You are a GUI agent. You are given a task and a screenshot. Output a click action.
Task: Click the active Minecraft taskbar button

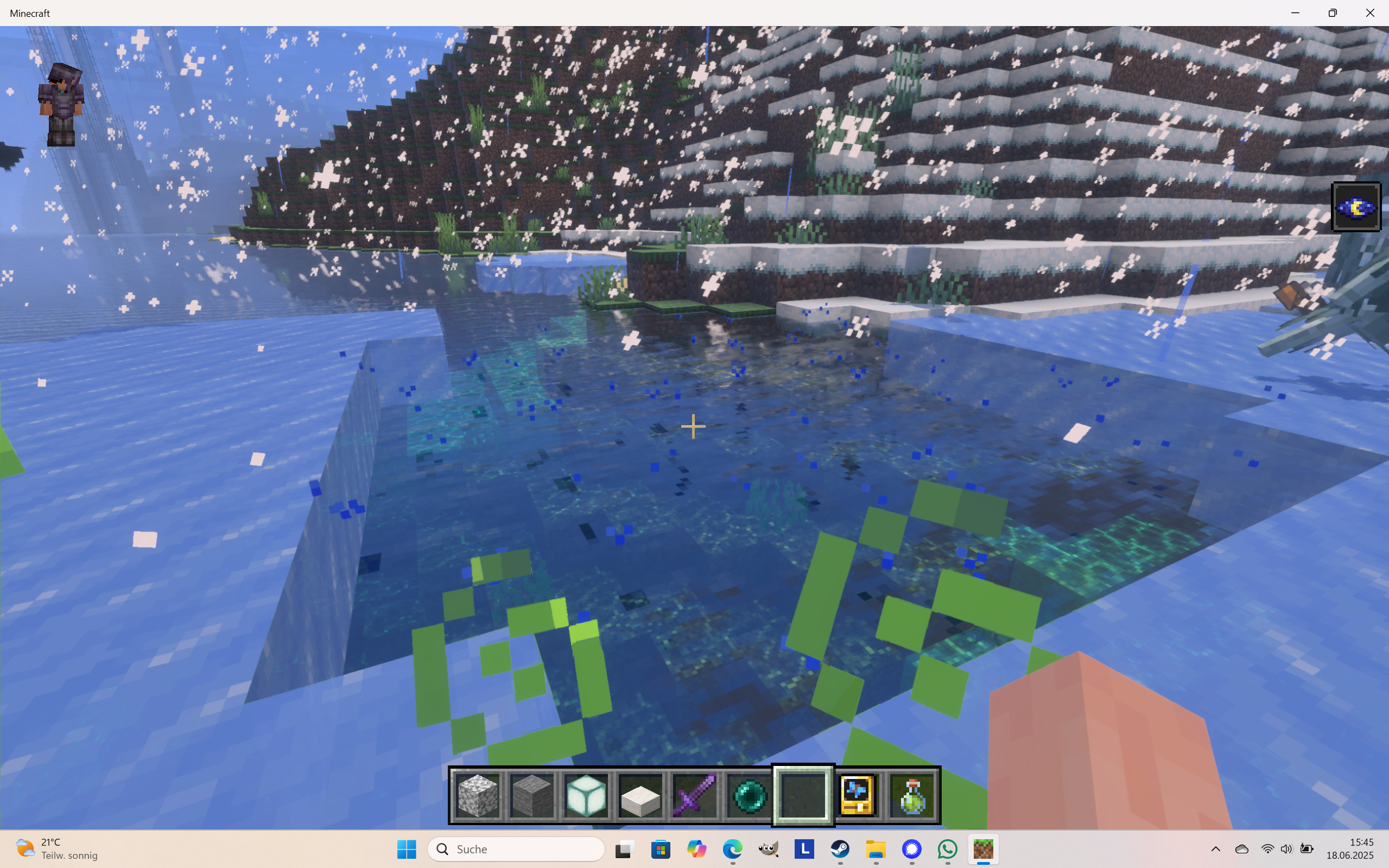[x=985, y=850]
